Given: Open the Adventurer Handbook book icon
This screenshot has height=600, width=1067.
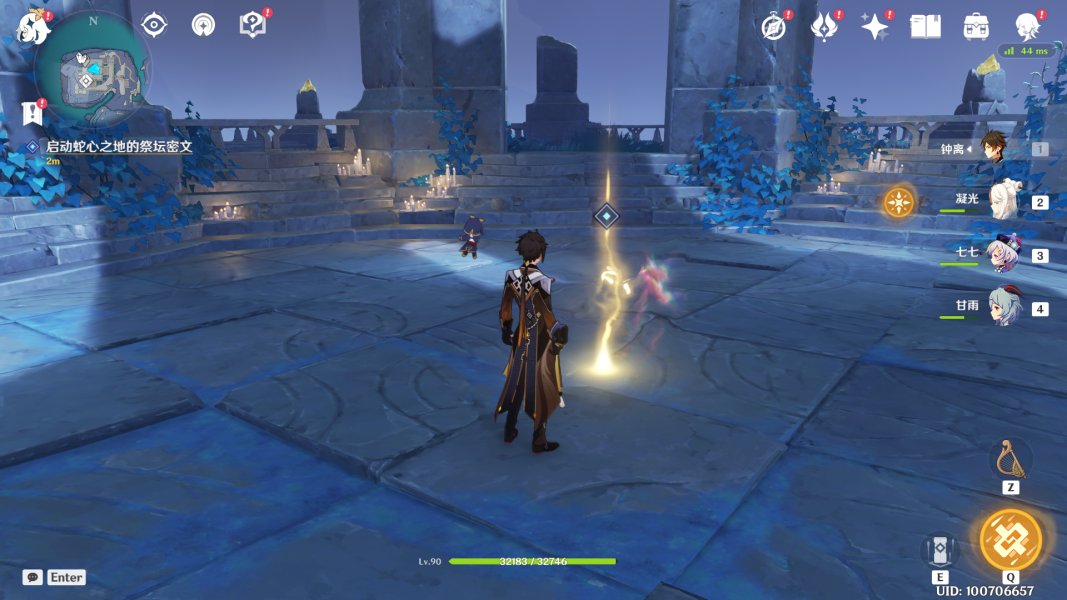Looking at the screenshot, I should tap(925, 27).
